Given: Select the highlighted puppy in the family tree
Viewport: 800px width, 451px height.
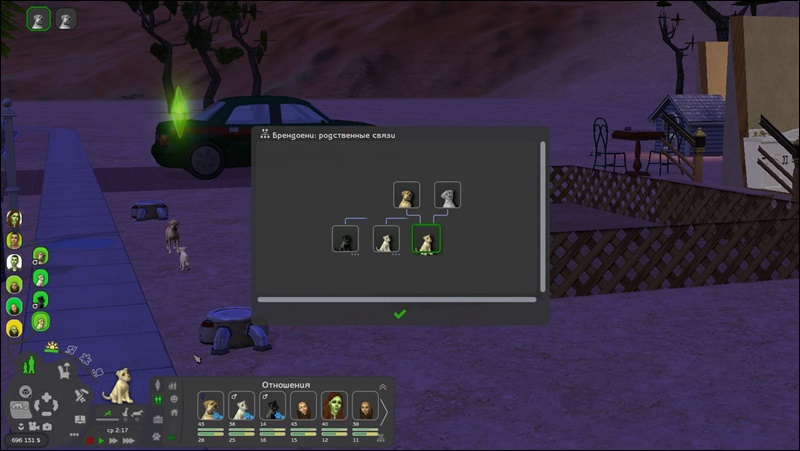Looking at the screenshot, I should tap(426, 239).
